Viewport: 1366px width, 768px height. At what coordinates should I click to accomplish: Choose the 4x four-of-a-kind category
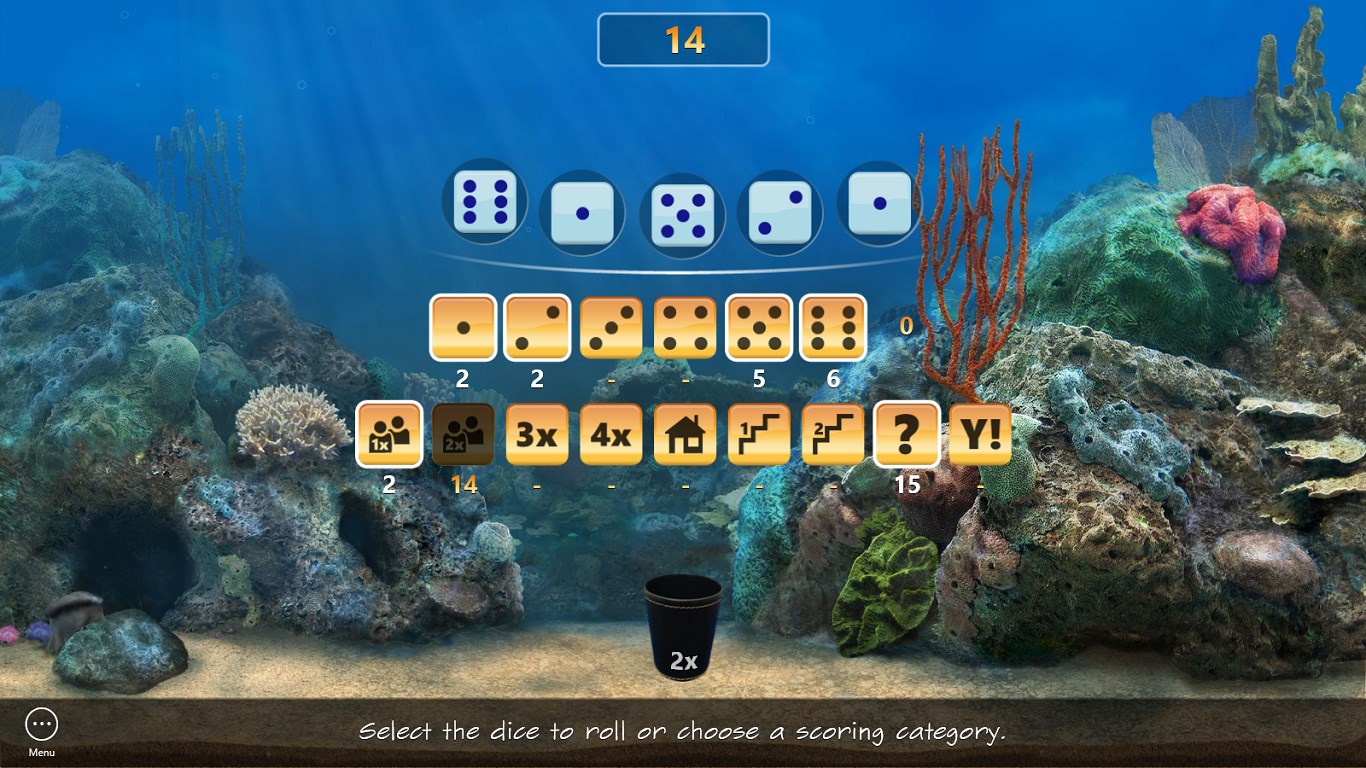(611, 434)
